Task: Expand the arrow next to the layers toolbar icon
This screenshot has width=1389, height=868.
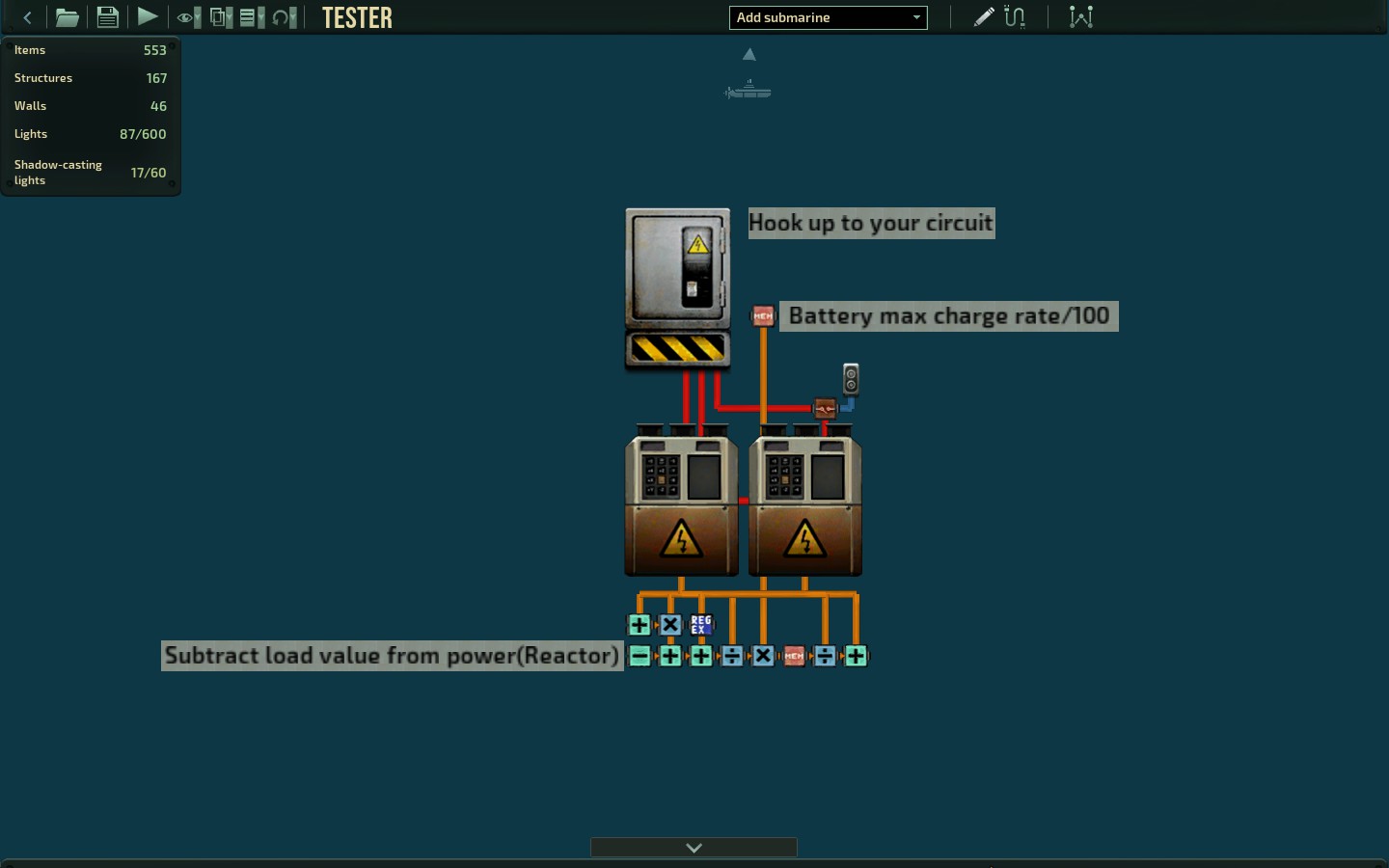Action: click(x=261, y=16)
